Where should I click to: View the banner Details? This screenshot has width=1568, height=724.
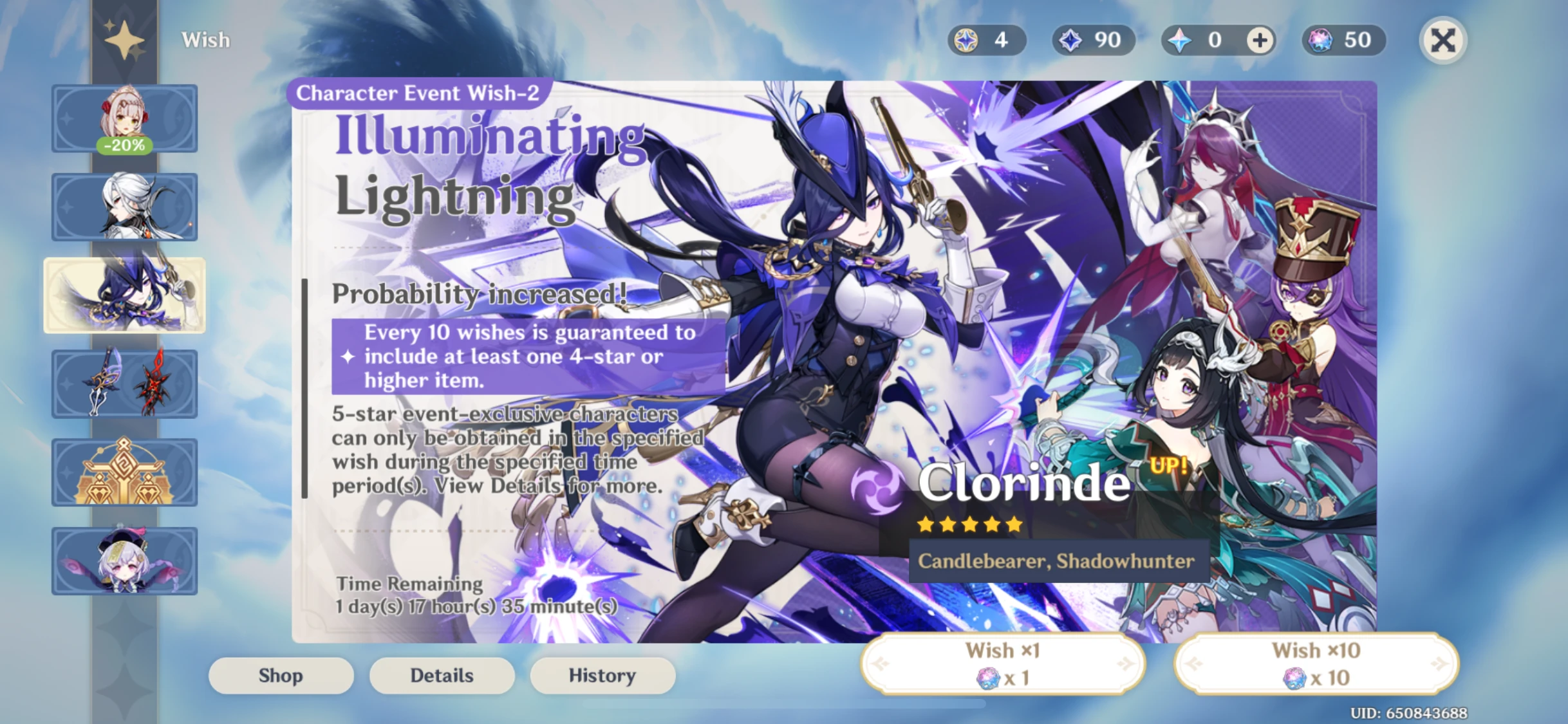coord(442,675)
